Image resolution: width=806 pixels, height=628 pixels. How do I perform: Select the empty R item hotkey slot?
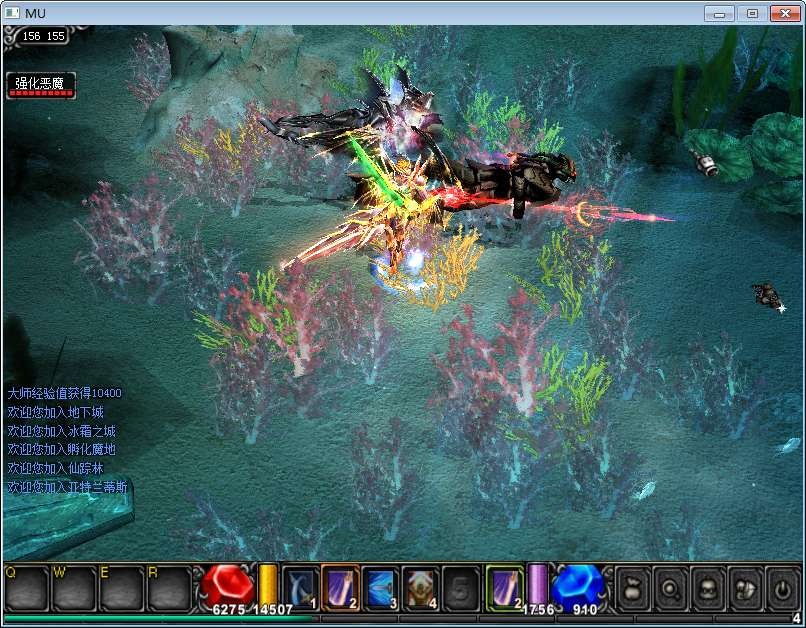click(x=168, y=588)
